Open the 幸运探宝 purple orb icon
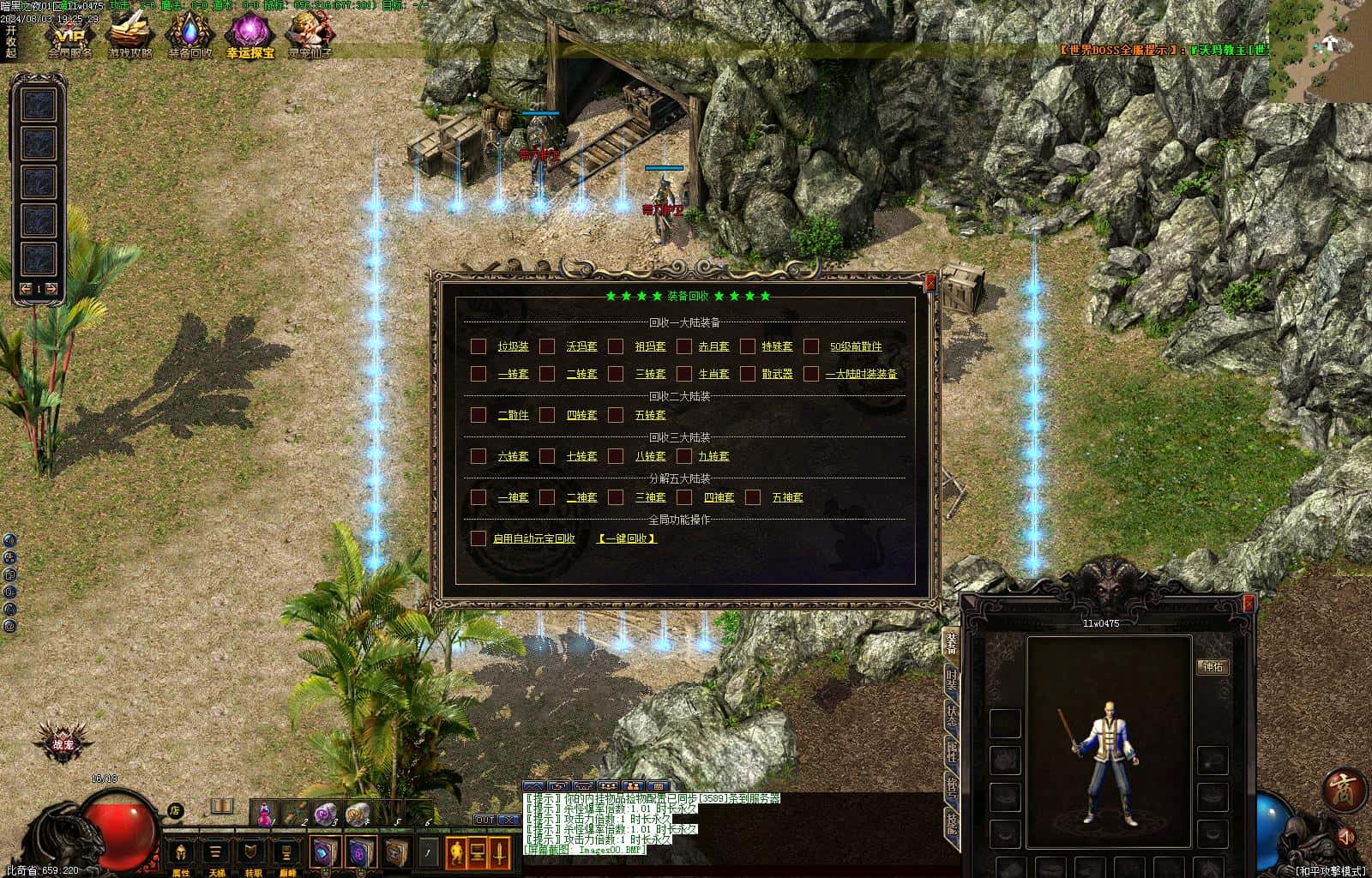Screen dimensions: 1372x878 250,34
